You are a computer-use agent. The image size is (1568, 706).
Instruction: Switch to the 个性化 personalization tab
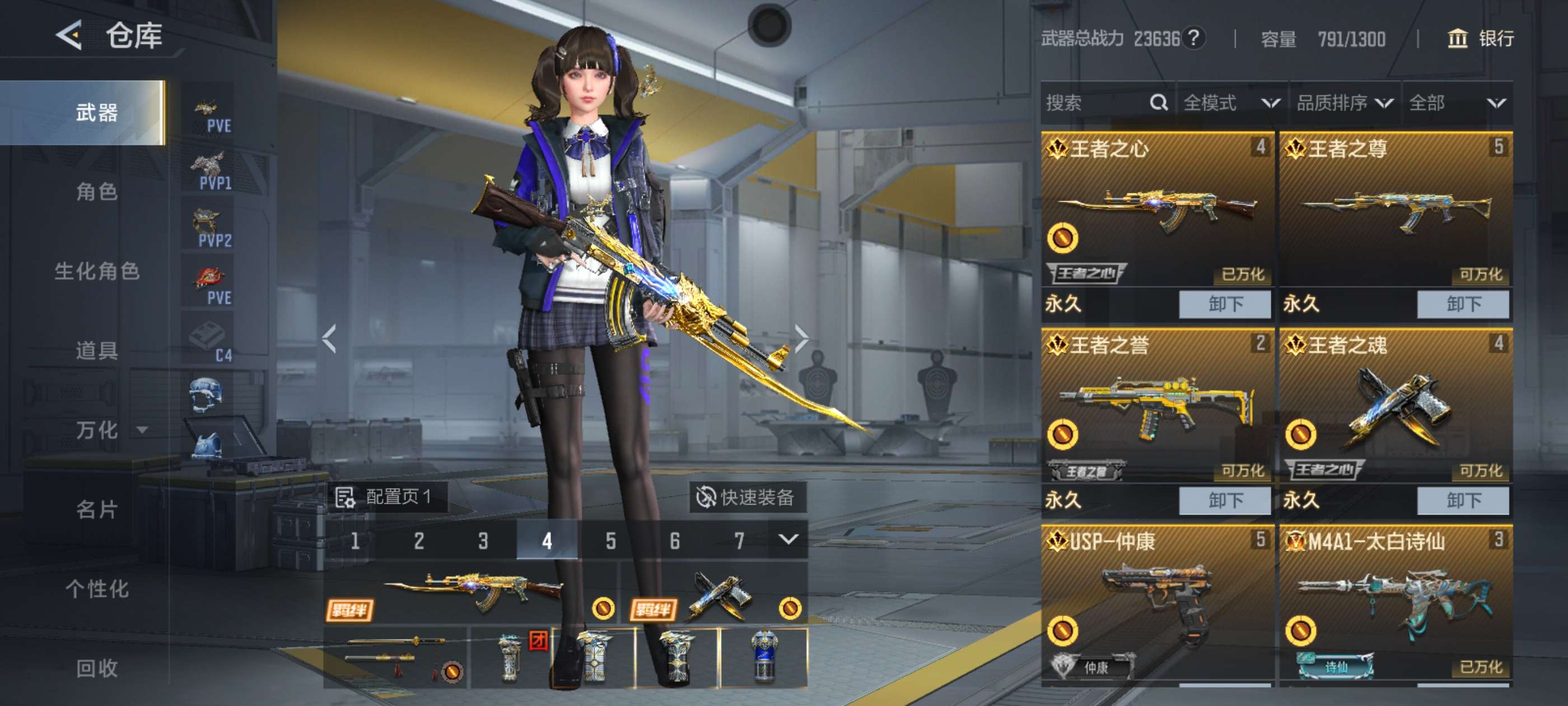pyautogui.click(x=97, y=589)
